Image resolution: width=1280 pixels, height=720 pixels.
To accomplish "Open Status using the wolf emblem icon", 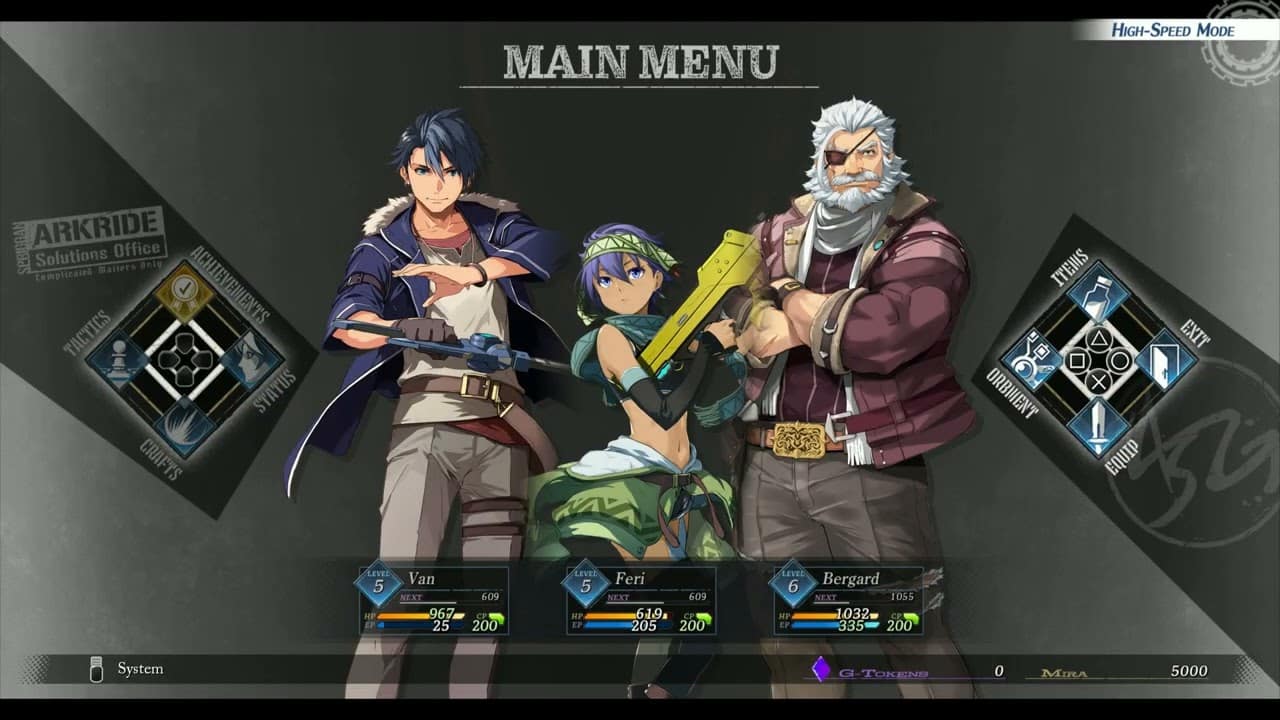I will coord(249,358).
